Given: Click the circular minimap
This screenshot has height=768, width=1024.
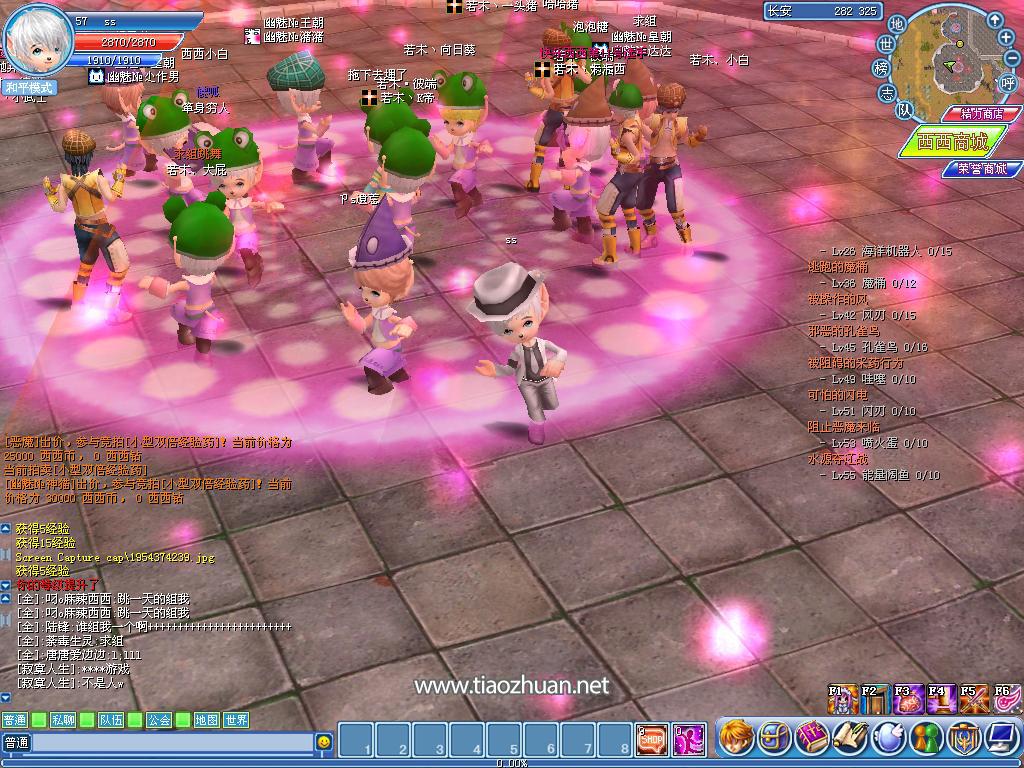Looking at the screenshot, I should tap(953, 62).
